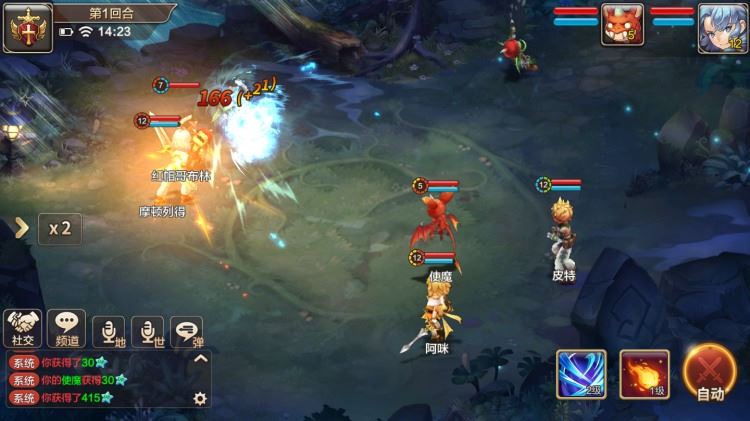750x421 pixels.
Task: Tap the 地 local voice microphone
Action: tap(108, 330)
